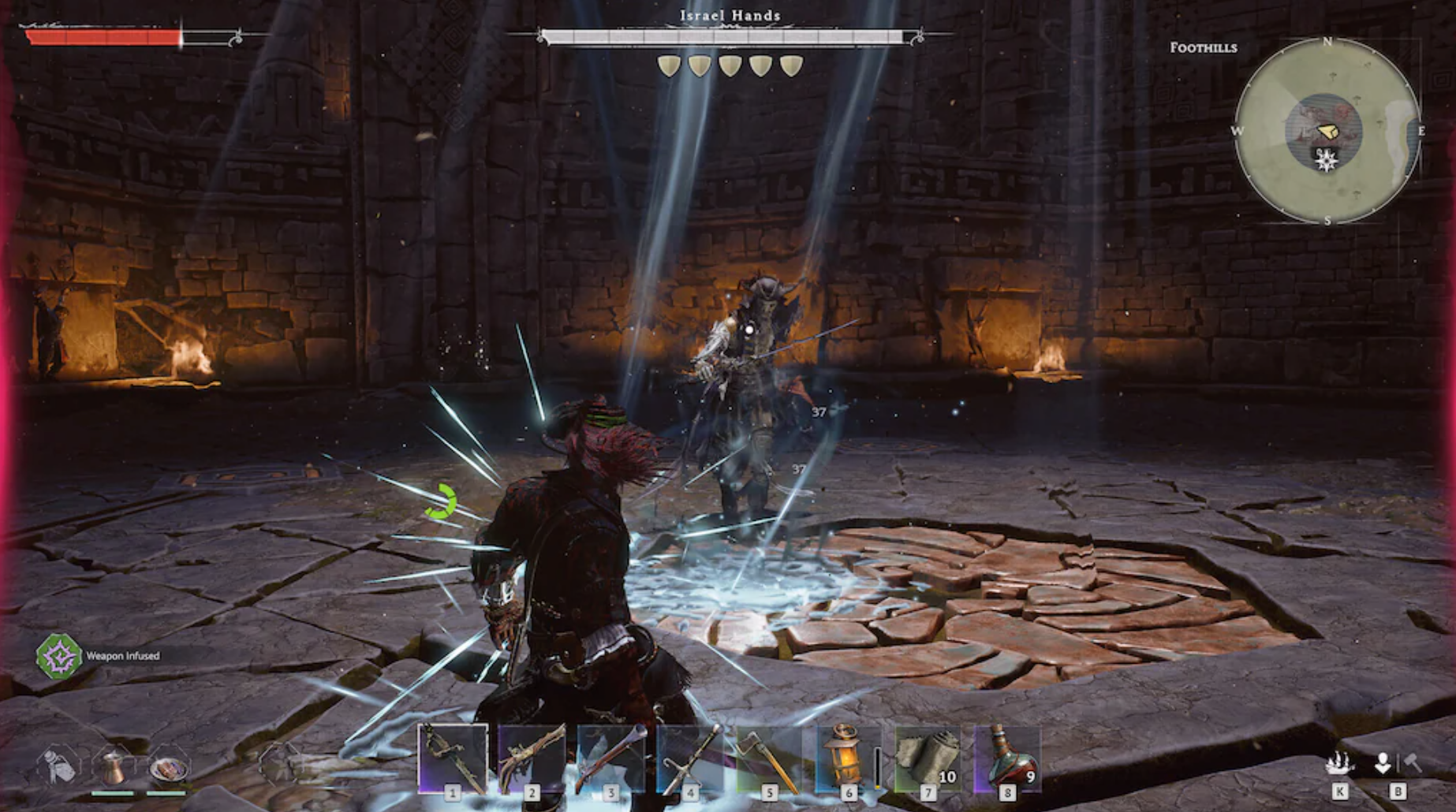Open the build mode hammer icon

point(1412,762)
